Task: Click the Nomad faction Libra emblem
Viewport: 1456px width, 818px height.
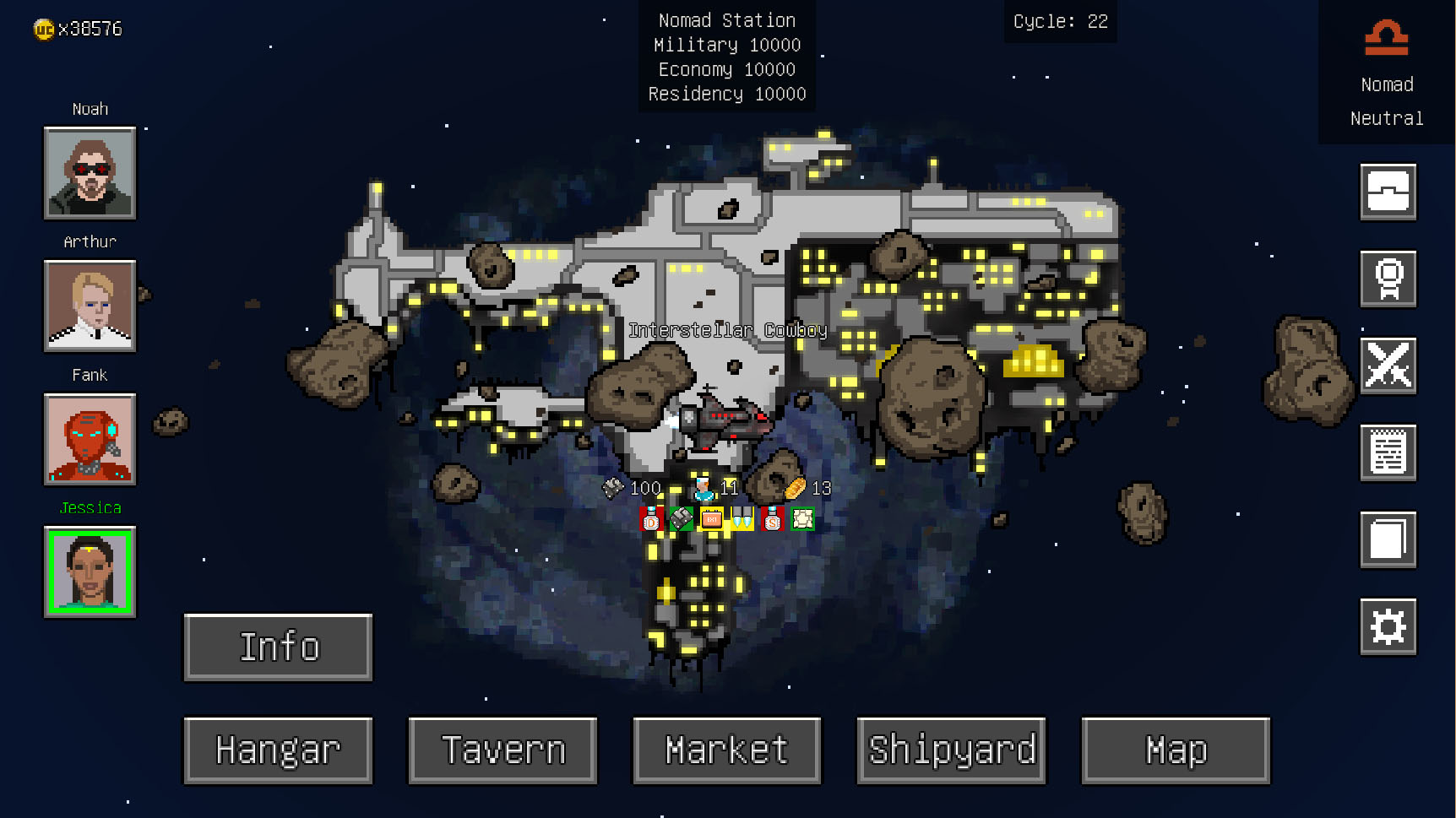Action: point(1386,35)
